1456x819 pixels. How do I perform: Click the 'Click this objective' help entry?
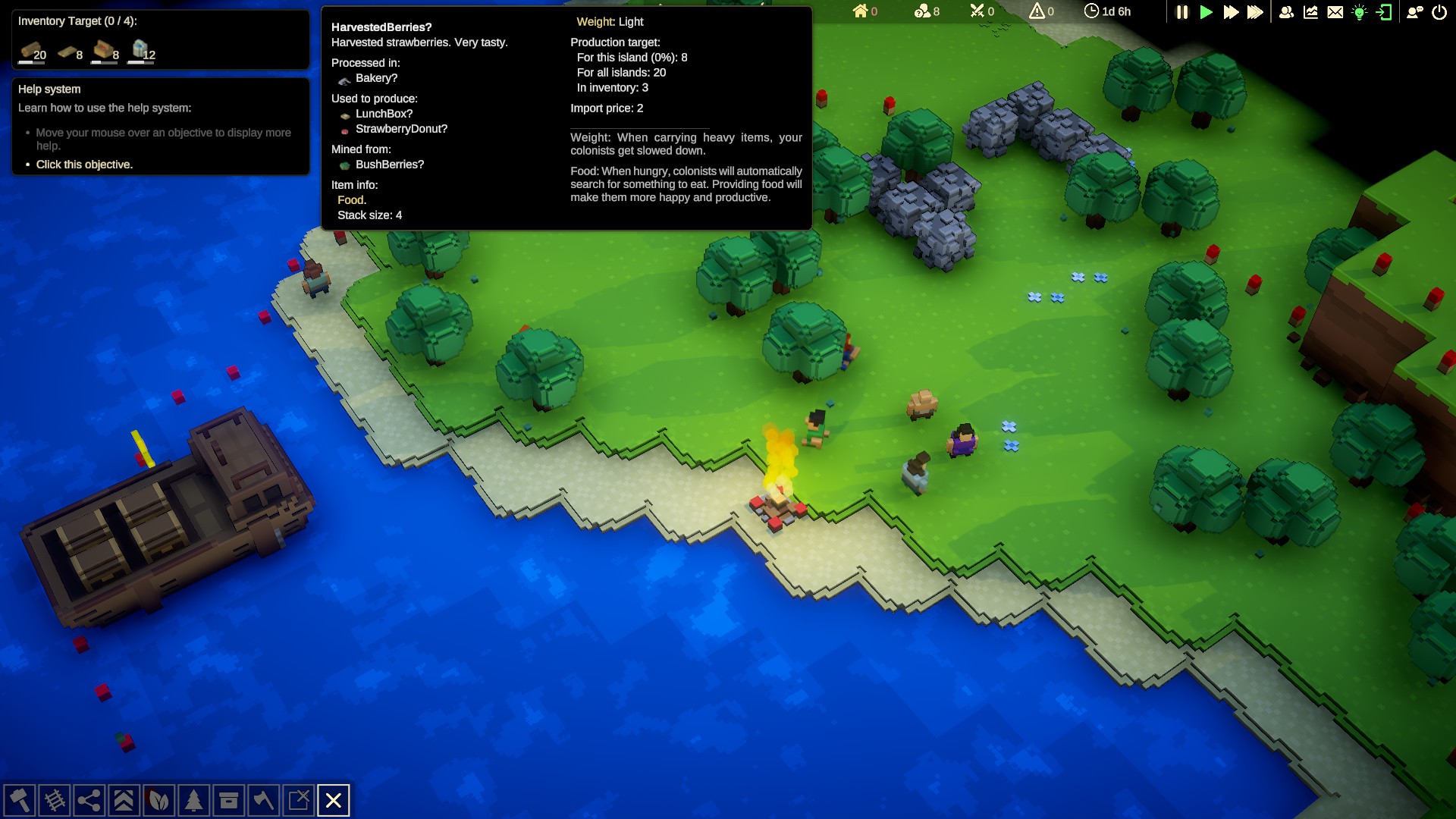click(x=84, y=165)
